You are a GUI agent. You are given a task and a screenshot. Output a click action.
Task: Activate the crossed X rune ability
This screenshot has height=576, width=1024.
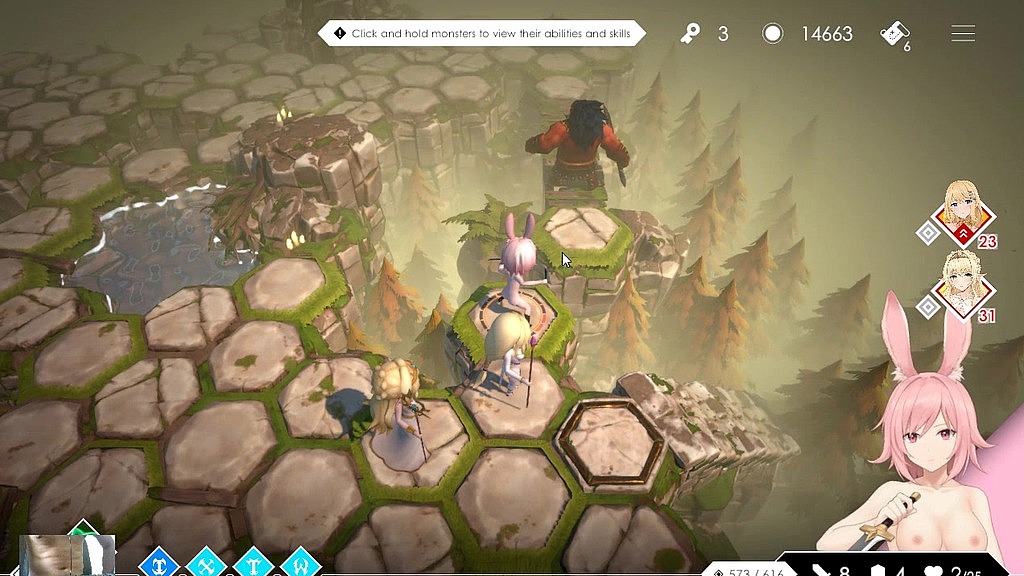point(207,564)
